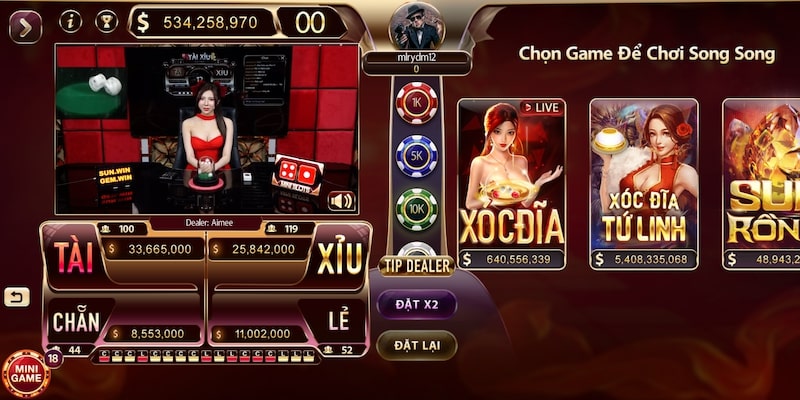Repeat the bet with ĐẶT LẠI

click(417, 345)
